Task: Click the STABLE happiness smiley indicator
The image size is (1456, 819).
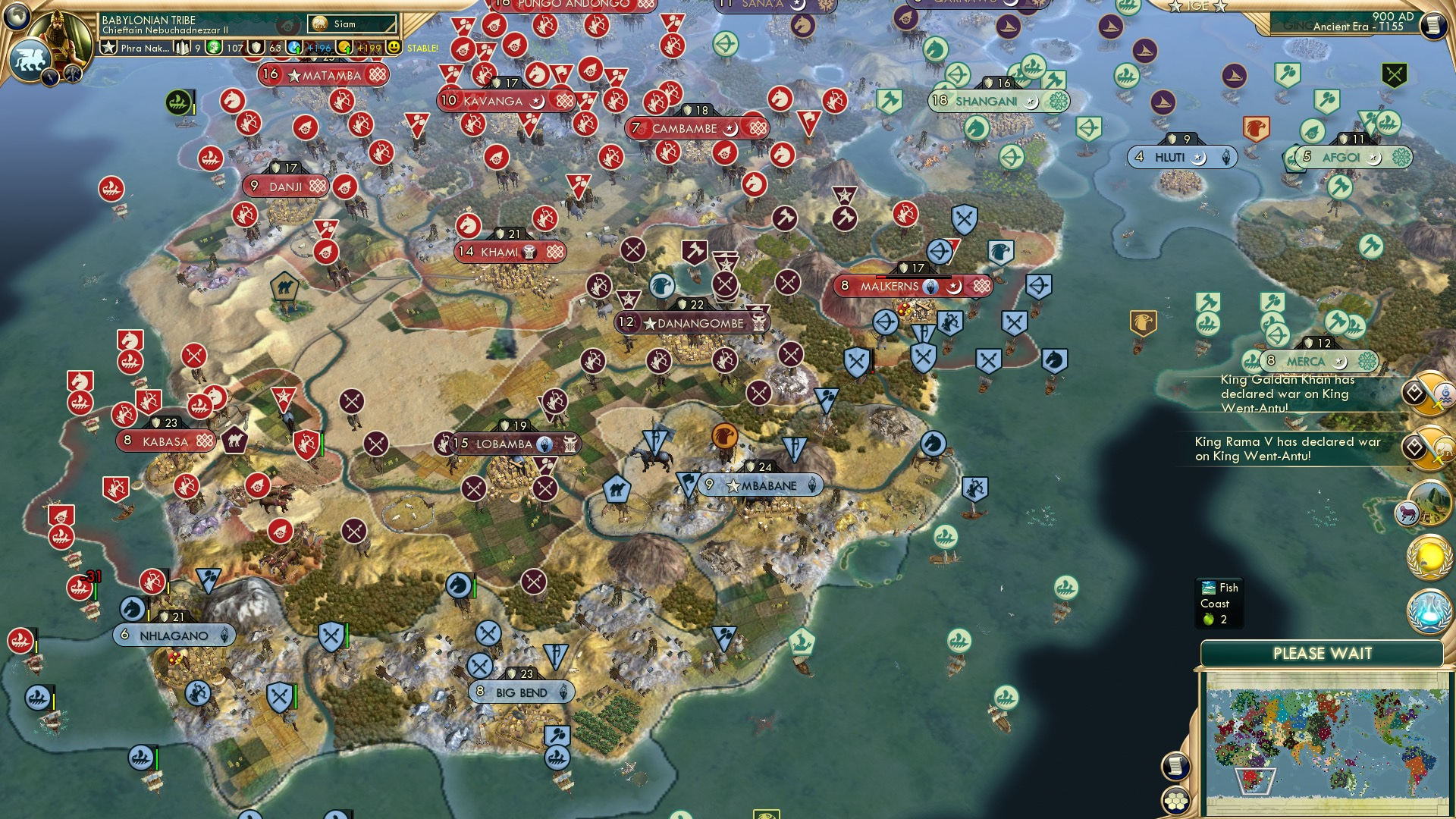Action: tap(394, 47)
